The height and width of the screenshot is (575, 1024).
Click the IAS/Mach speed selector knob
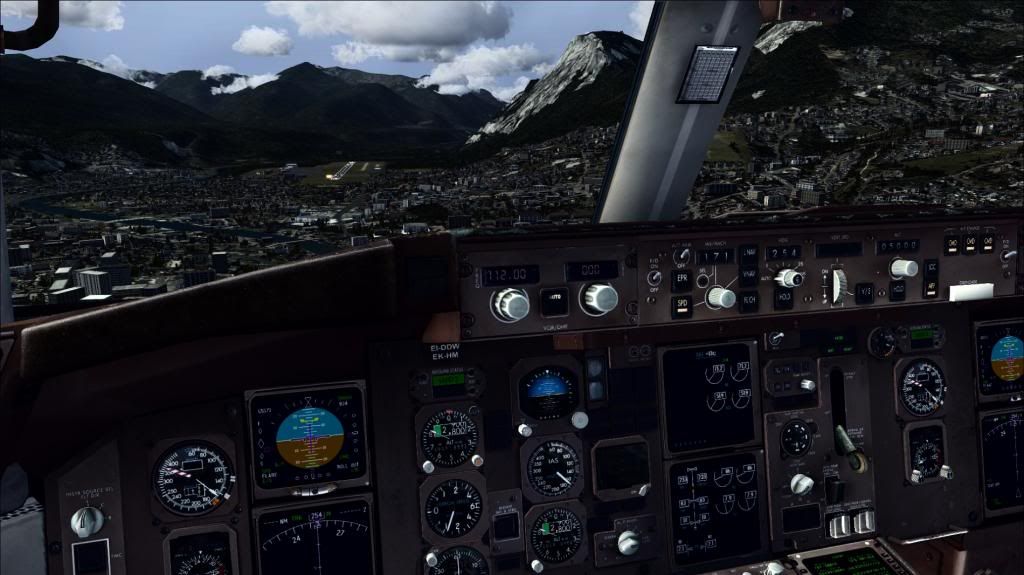(719, 297)
